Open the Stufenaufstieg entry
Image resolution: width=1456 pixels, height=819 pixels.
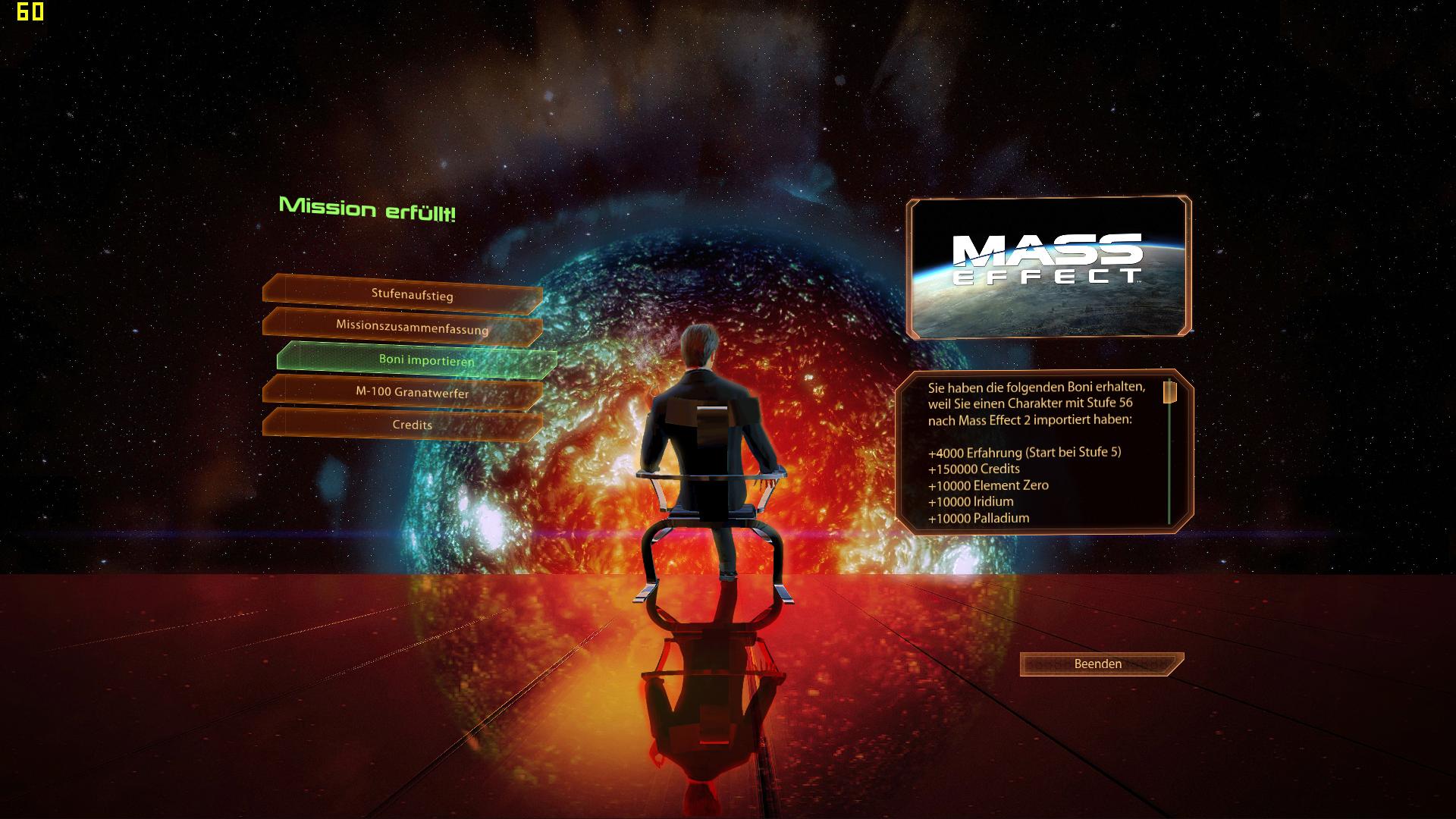click(x=412, y=294)
